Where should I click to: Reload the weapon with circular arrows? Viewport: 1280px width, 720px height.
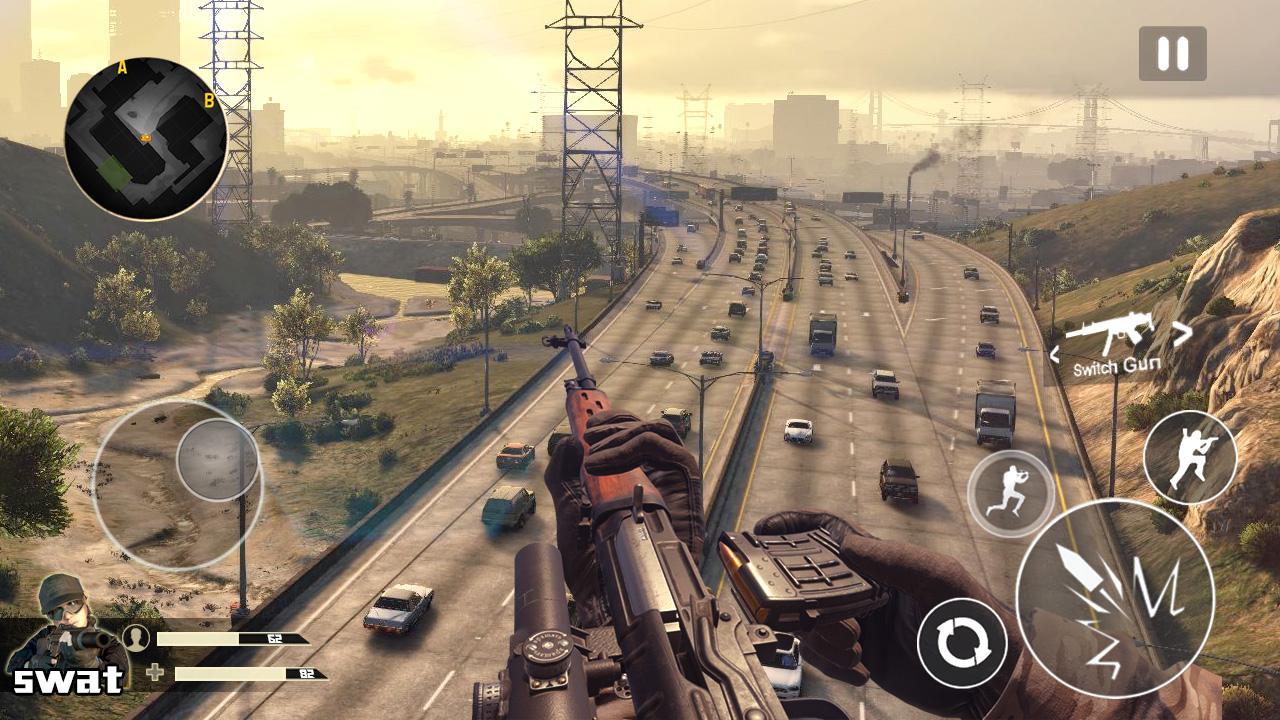[961, 642]
